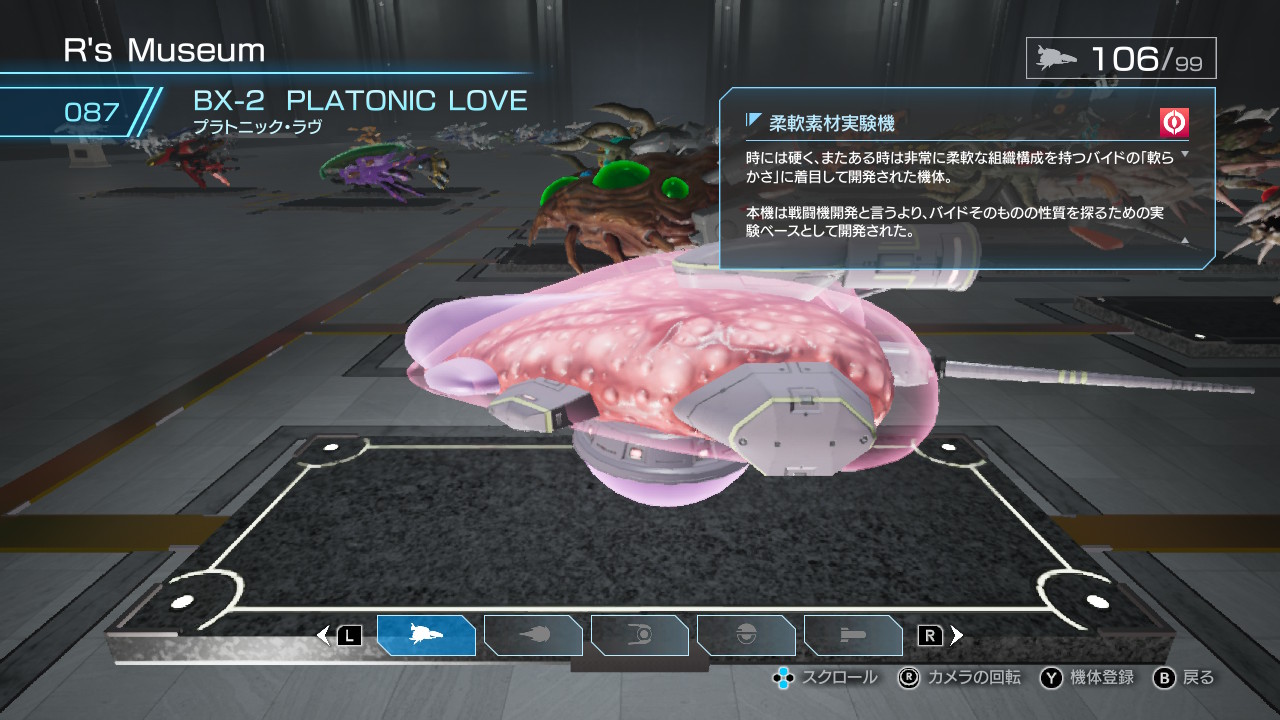Select the highlighted fighter tab at the bottom

[427, 634]
